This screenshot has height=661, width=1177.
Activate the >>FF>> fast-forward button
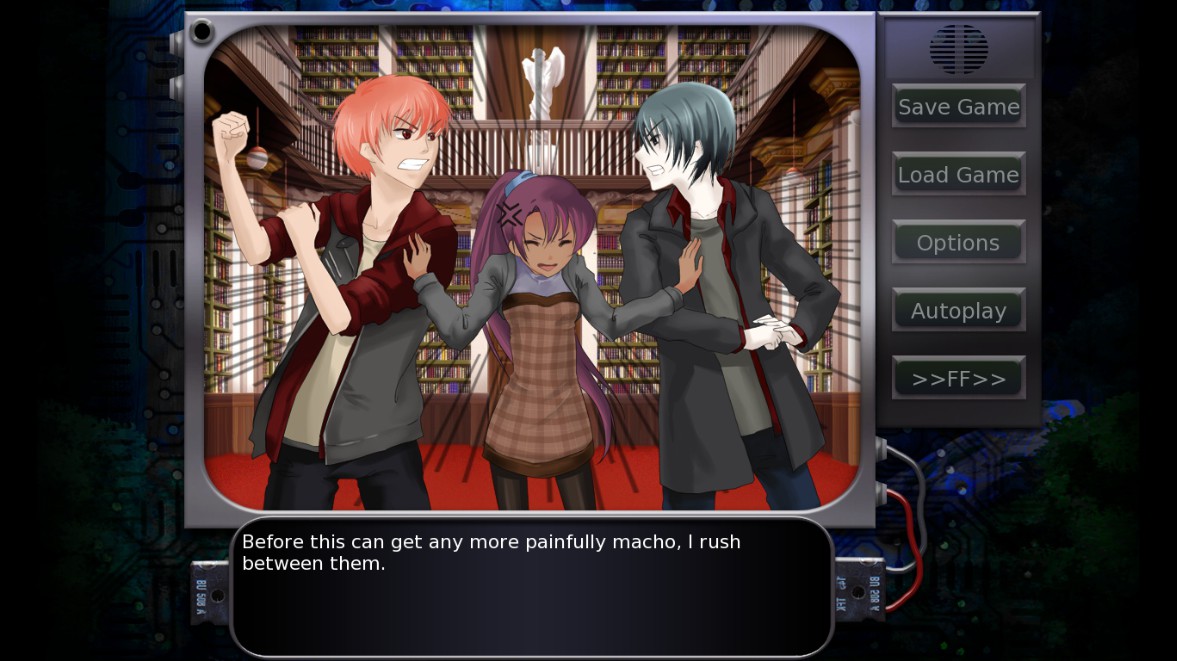[958, 378]
